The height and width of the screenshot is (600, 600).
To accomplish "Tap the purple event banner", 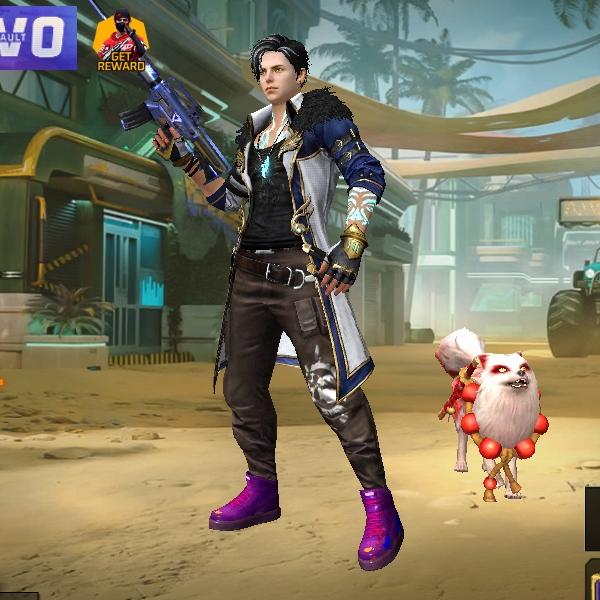I will [x=37, y=37].
